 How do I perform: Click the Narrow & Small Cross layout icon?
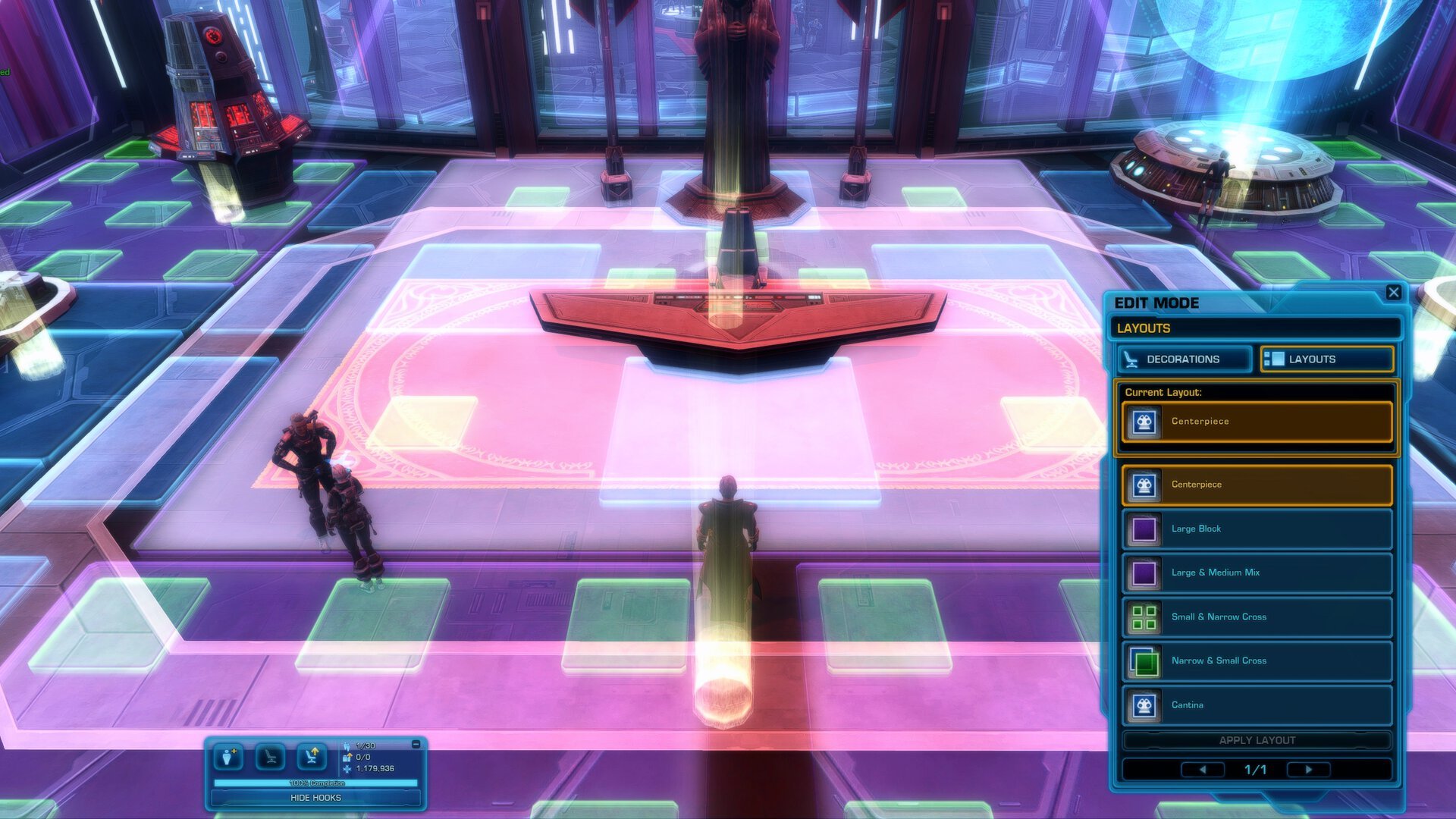point(1142,661)
